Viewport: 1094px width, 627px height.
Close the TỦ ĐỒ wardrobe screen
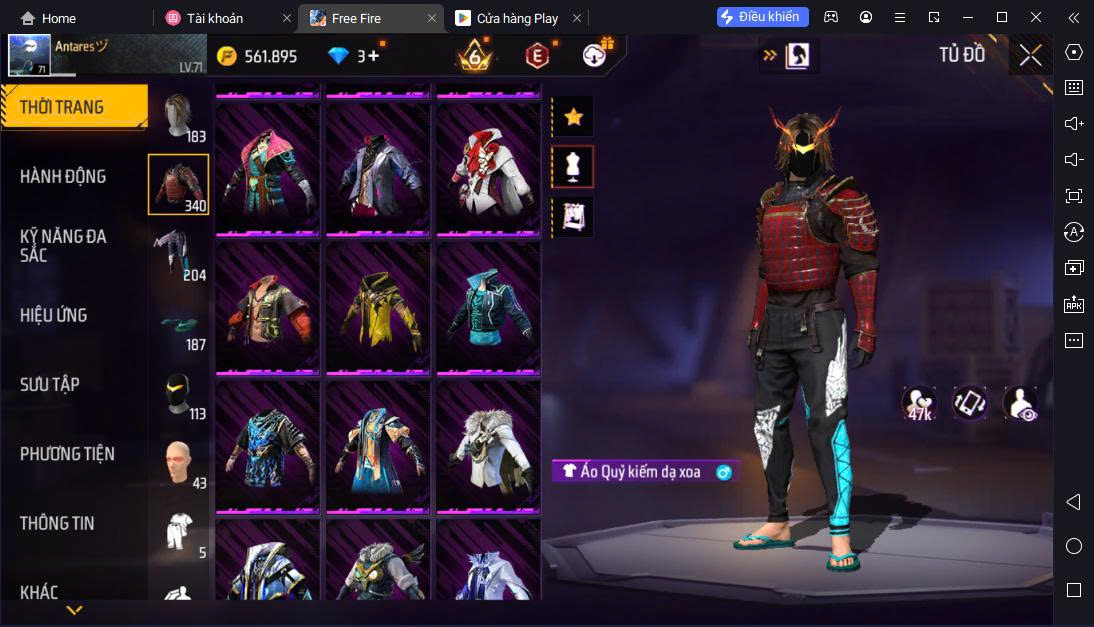click(x=1030, y=56)
